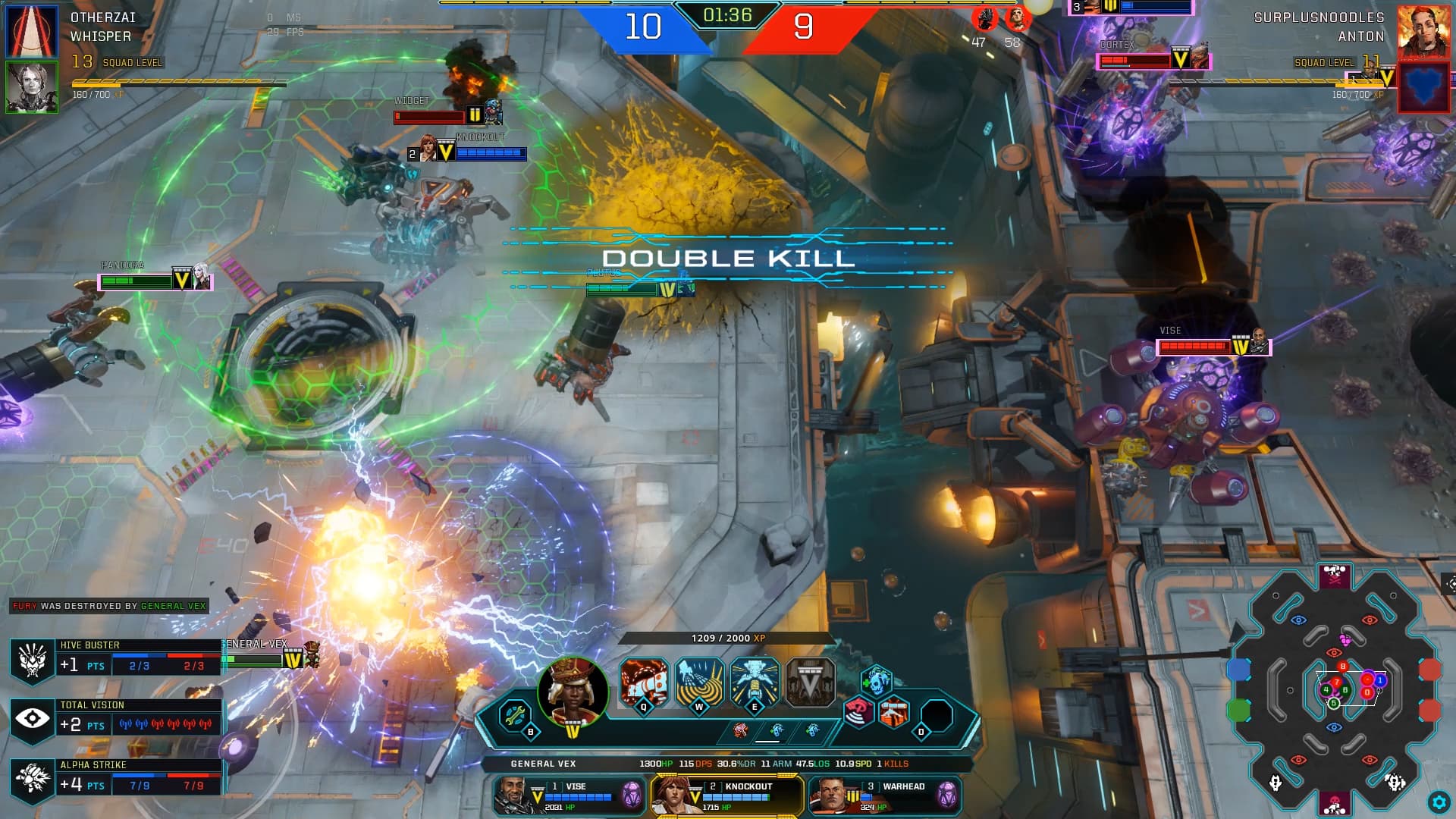Open the black D key hexagon slot
Viewport: 1456px width, 819px height.
937,711
